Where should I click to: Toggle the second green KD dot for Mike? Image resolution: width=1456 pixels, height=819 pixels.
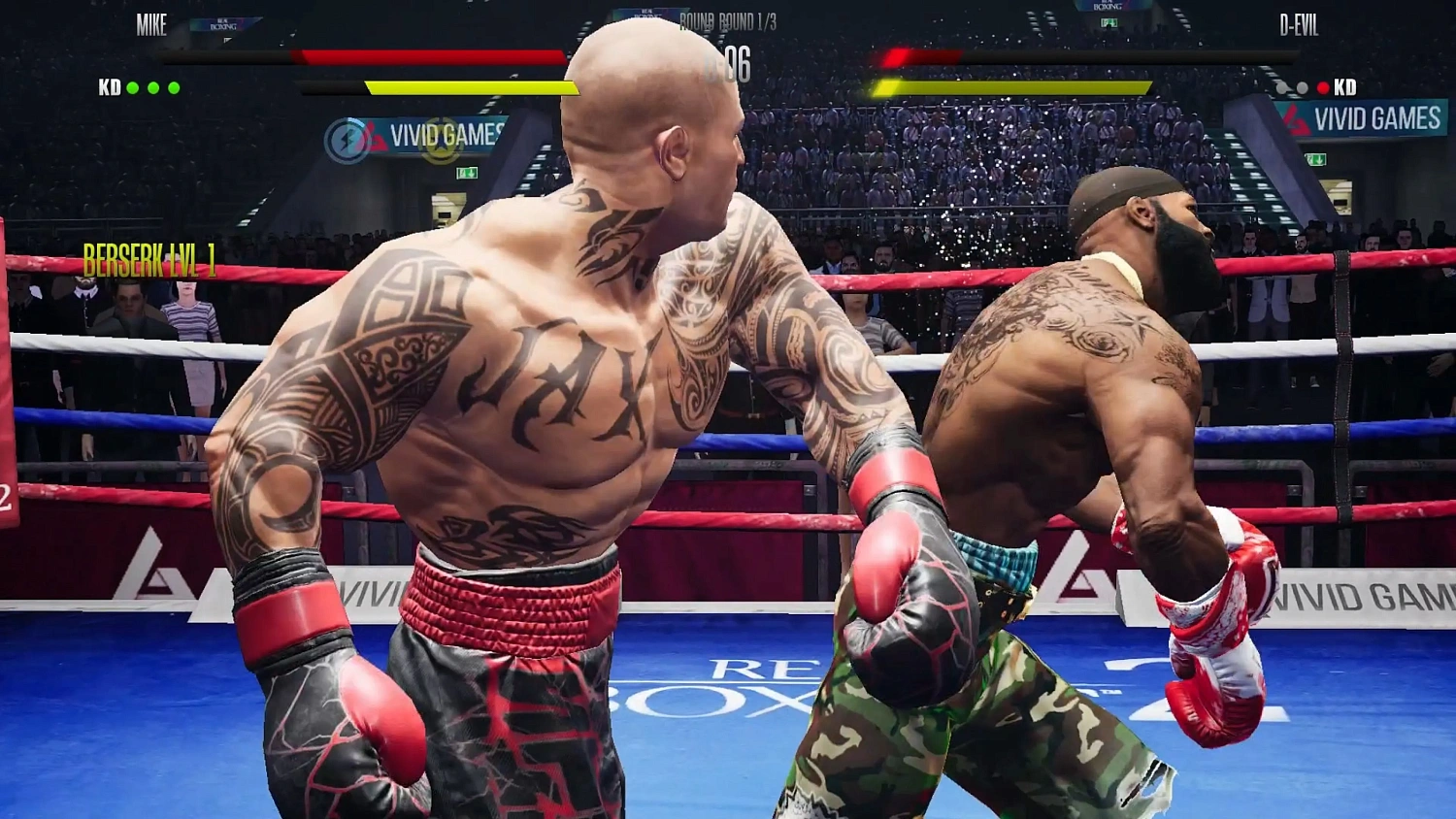[153, 87]
